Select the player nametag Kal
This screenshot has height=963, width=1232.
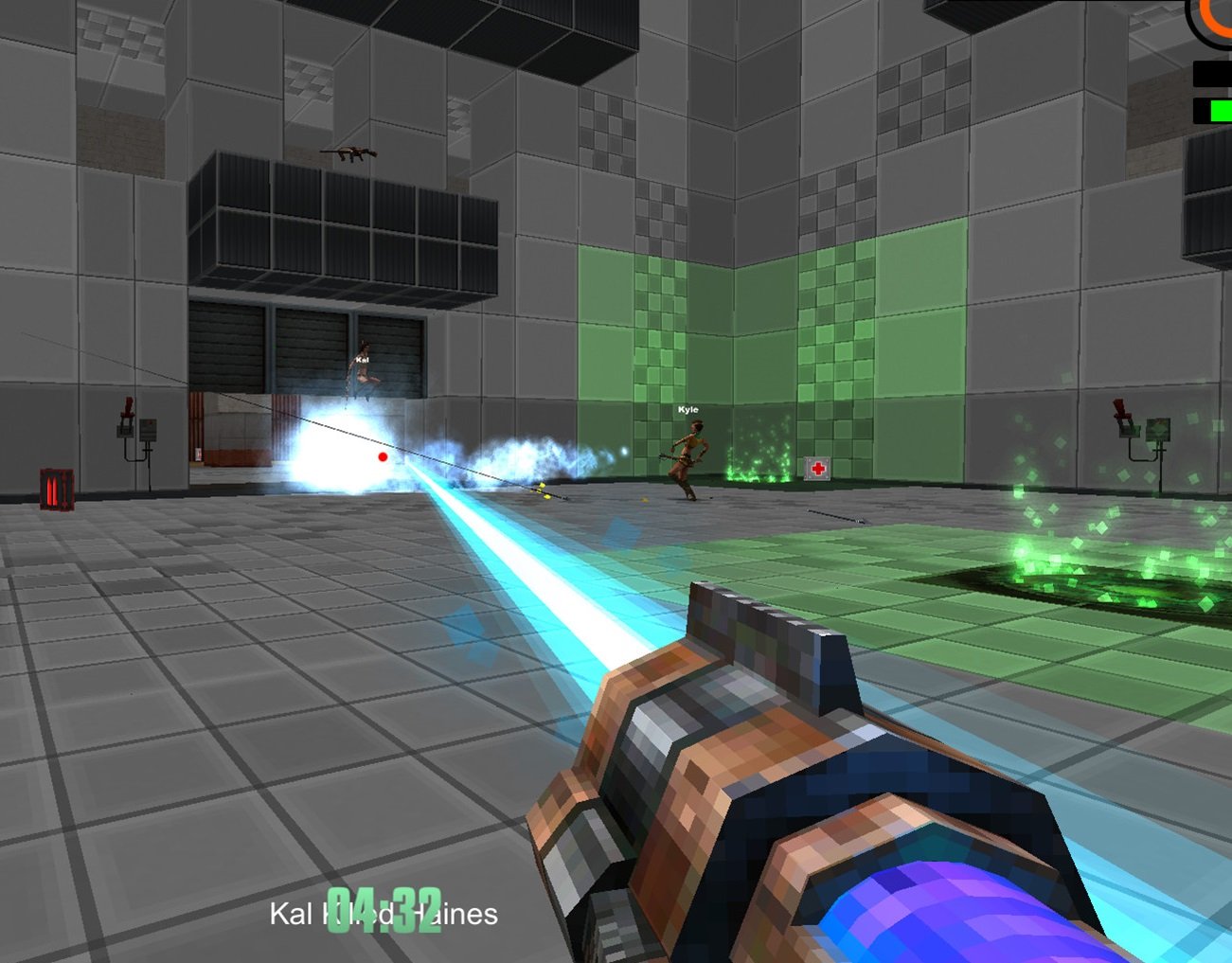[363, 360]
